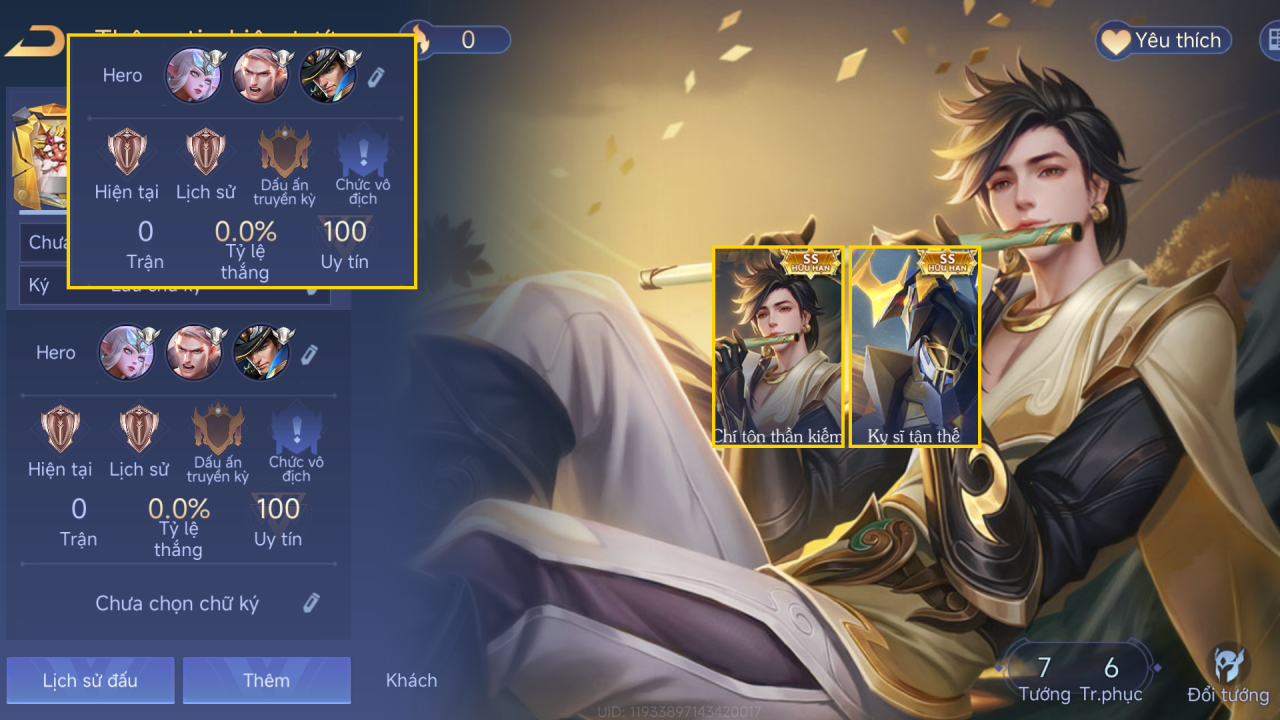Open Lịch sử đấu match history
Viewport: 1280px width, 720px height.
click(90, 680)
